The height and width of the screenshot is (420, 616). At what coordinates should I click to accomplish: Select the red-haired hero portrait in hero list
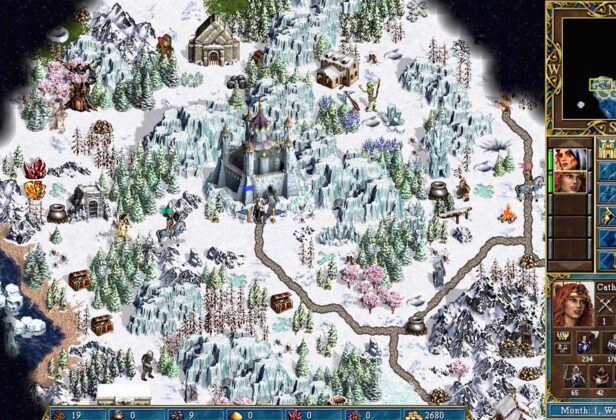[x=571, y=184]
